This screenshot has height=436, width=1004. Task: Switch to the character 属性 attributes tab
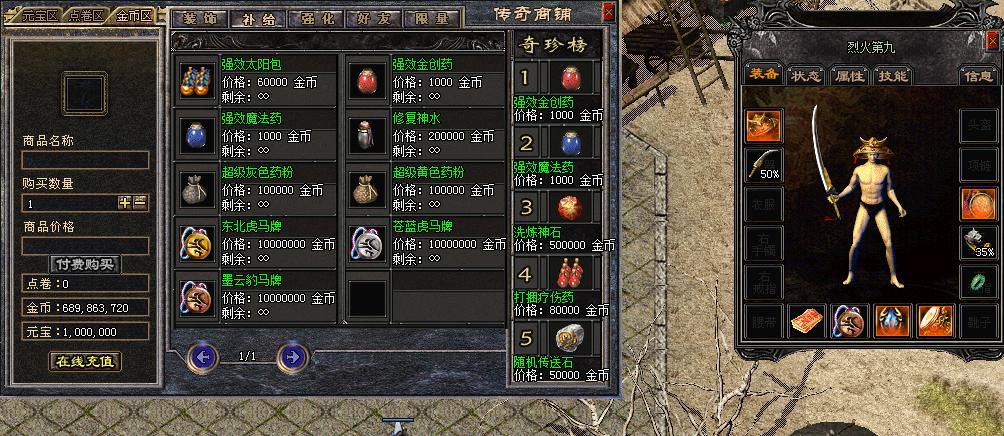point(849,76)
